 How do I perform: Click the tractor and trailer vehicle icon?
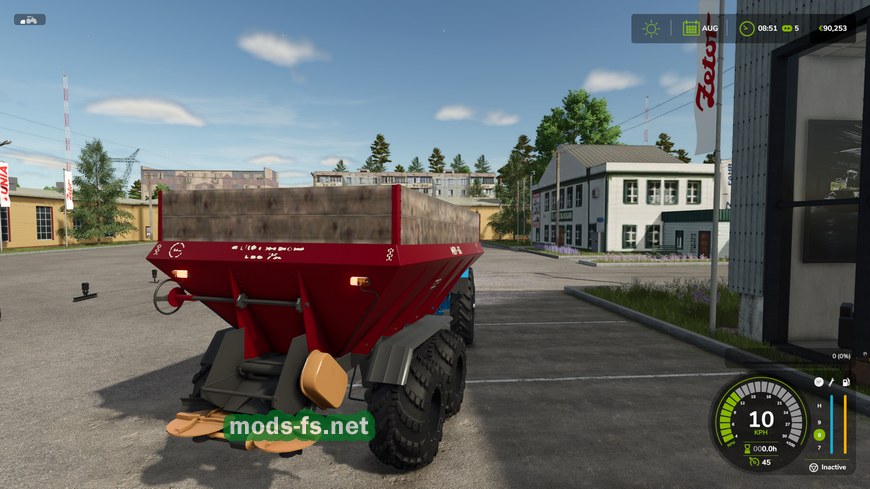tap(29, 19)
